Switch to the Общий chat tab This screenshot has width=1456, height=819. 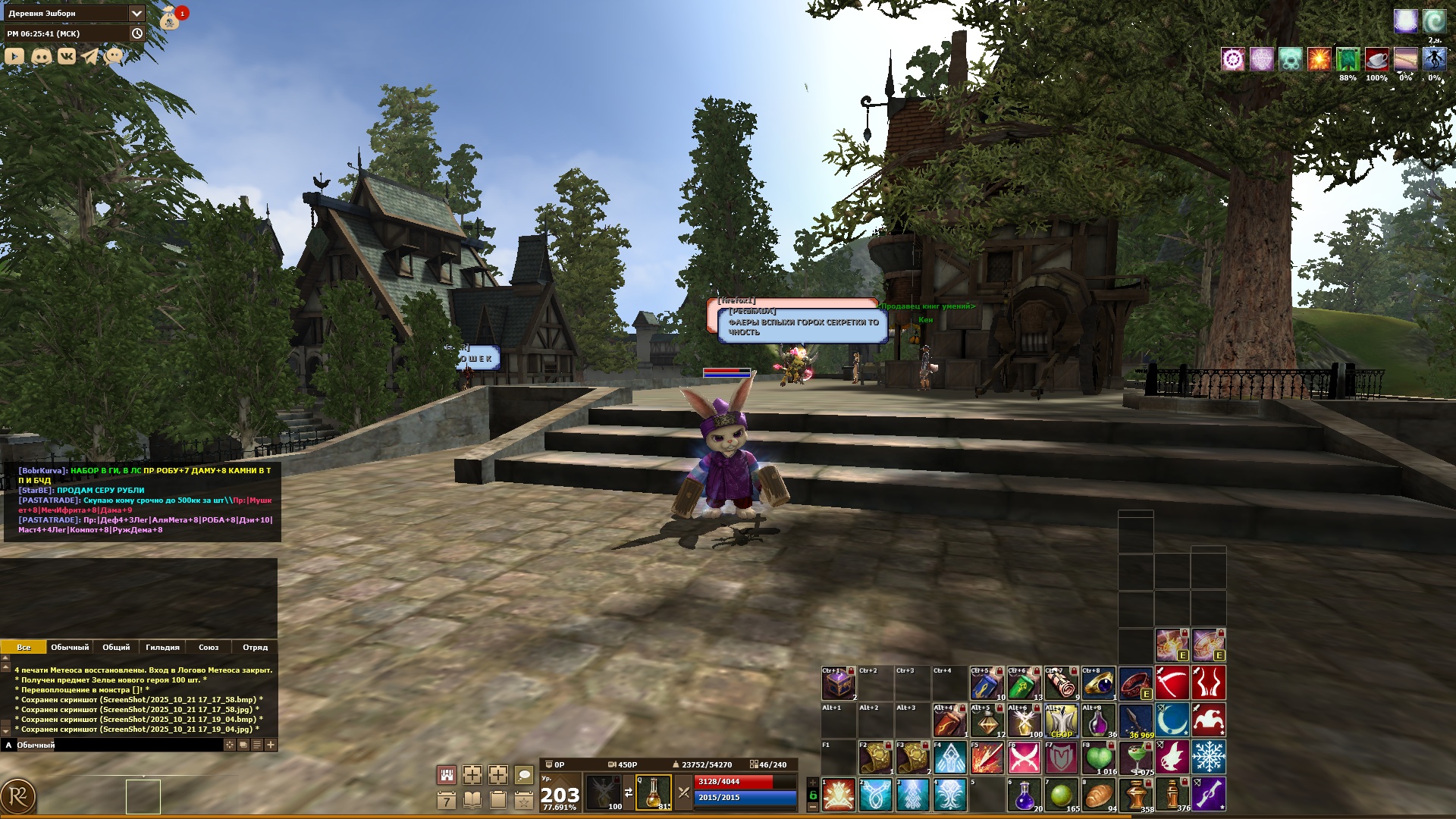116,647
